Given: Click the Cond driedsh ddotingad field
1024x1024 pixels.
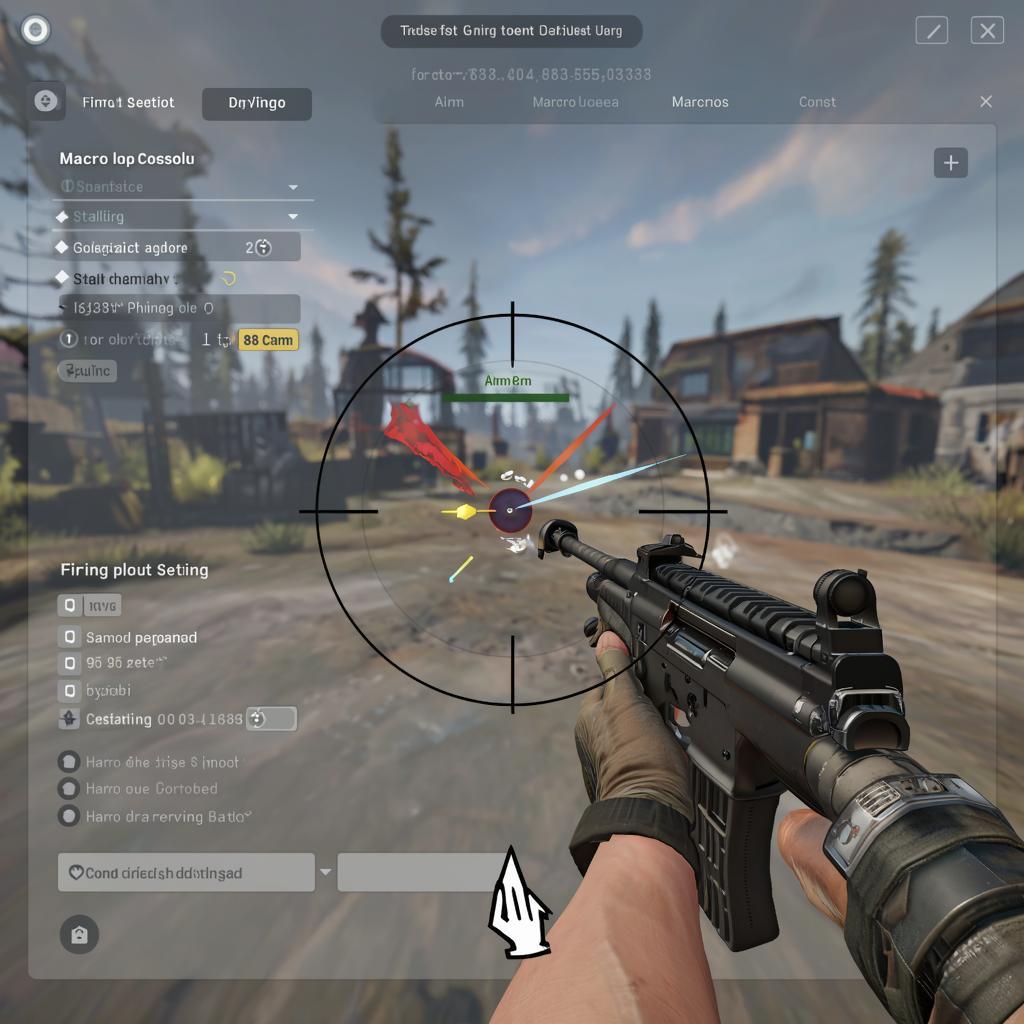Looking at the screenshot, I should (x=186, y=873).
